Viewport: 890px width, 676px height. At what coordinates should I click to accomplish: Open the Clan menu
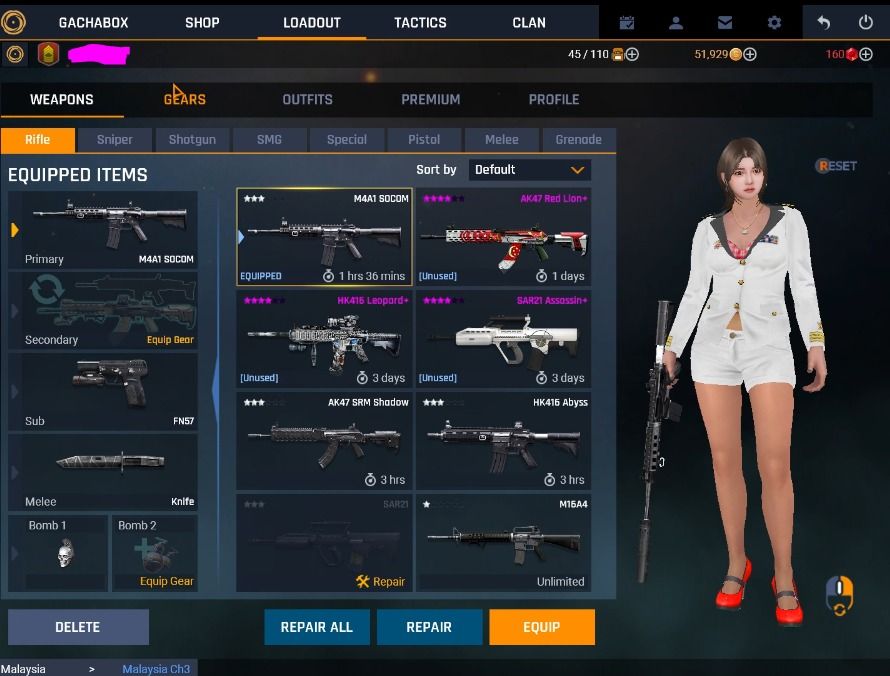(x=529, y=22)
